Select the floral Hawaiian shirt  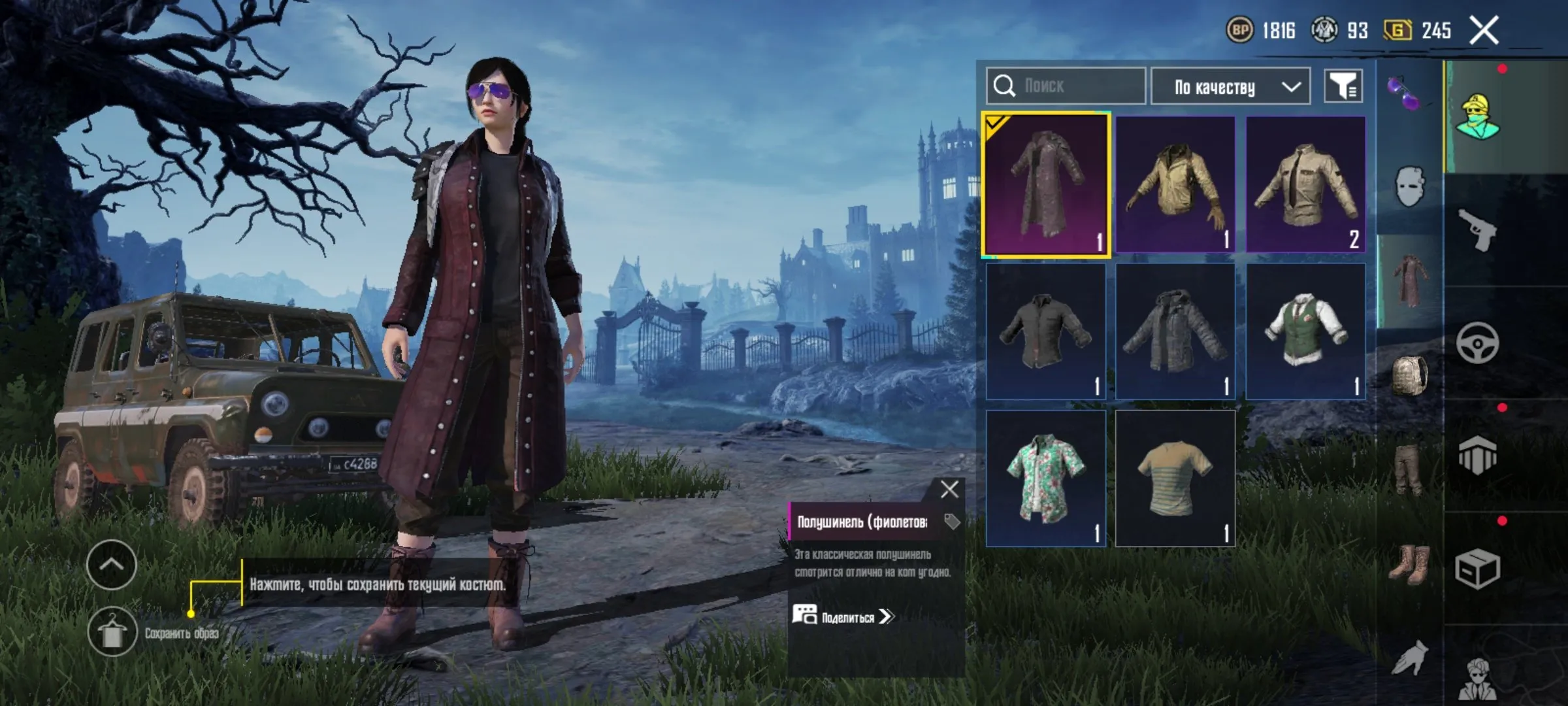click(x=1046, y=479)
